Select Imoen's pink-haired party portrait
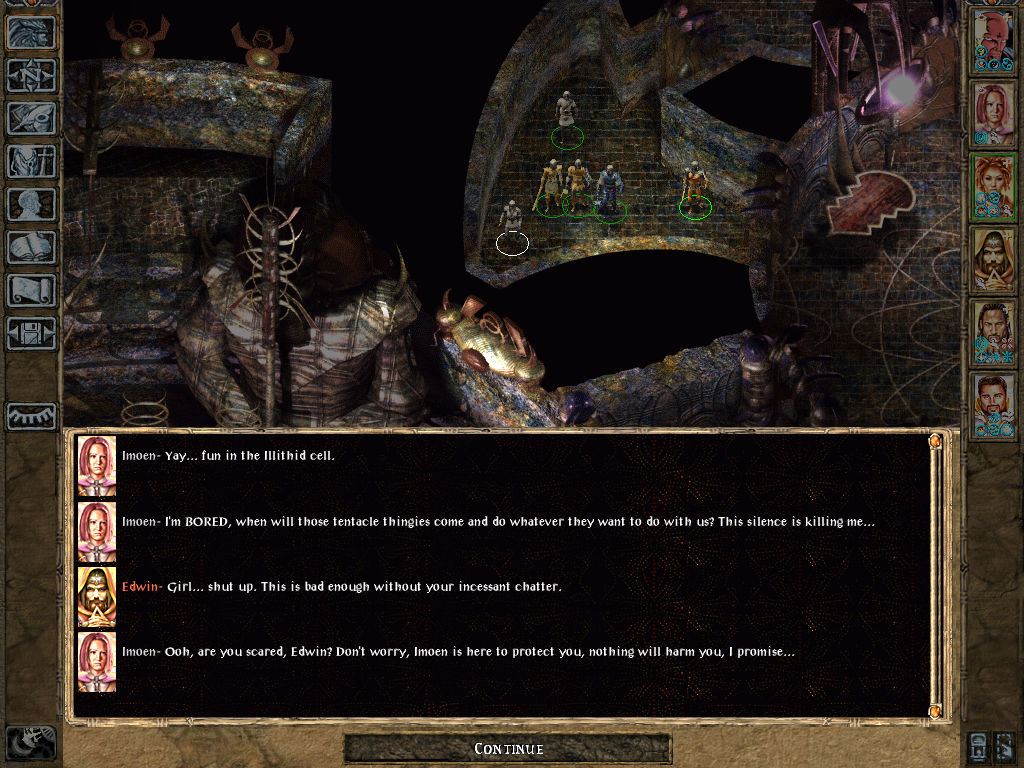The height and width of the screenshot is (768, 1024). click(x=994, y=113)
